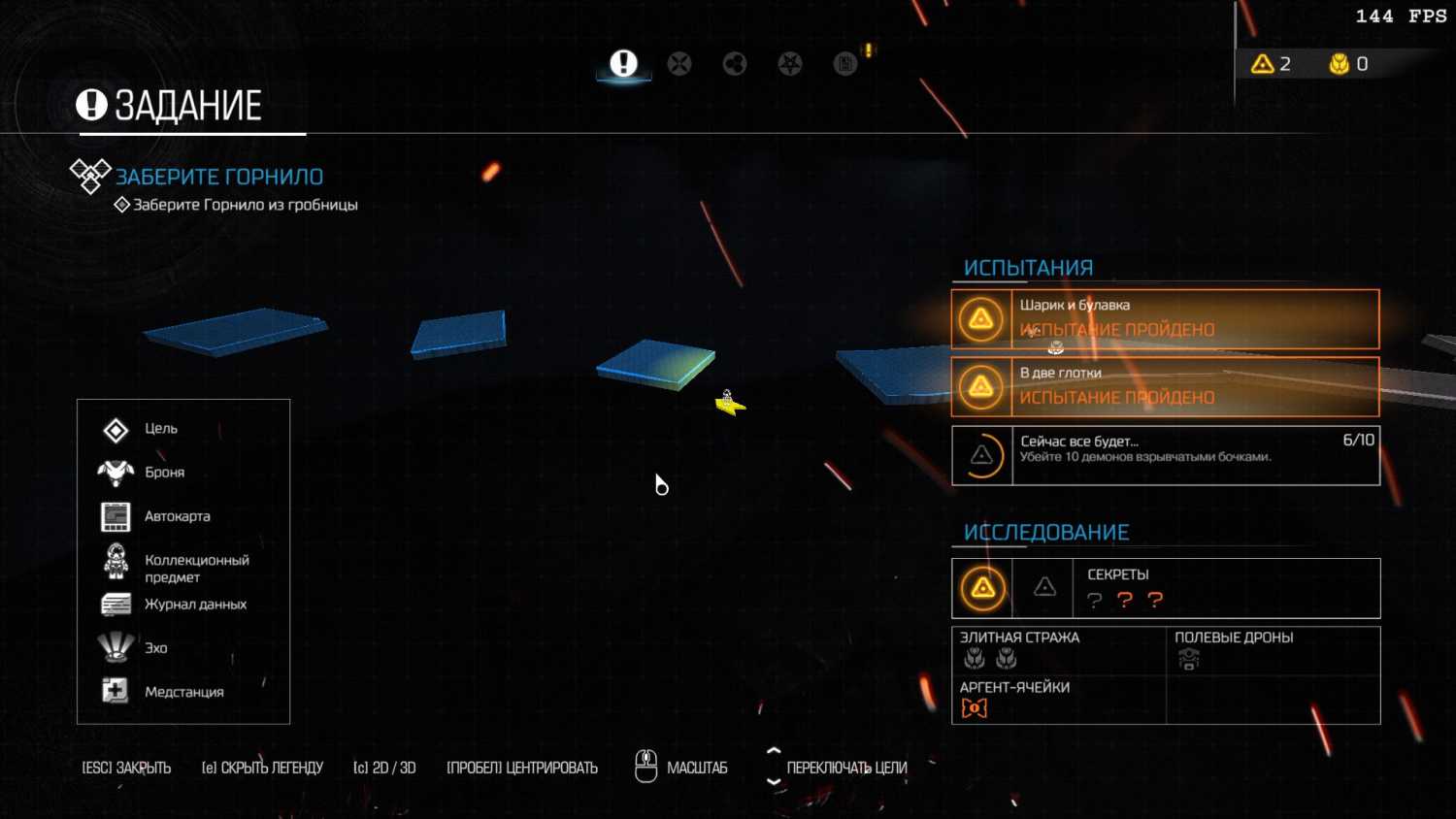Select the 'Шарик и булавка' challenge row
The width and height of the screenshot is (1456, 819).
1165,318
